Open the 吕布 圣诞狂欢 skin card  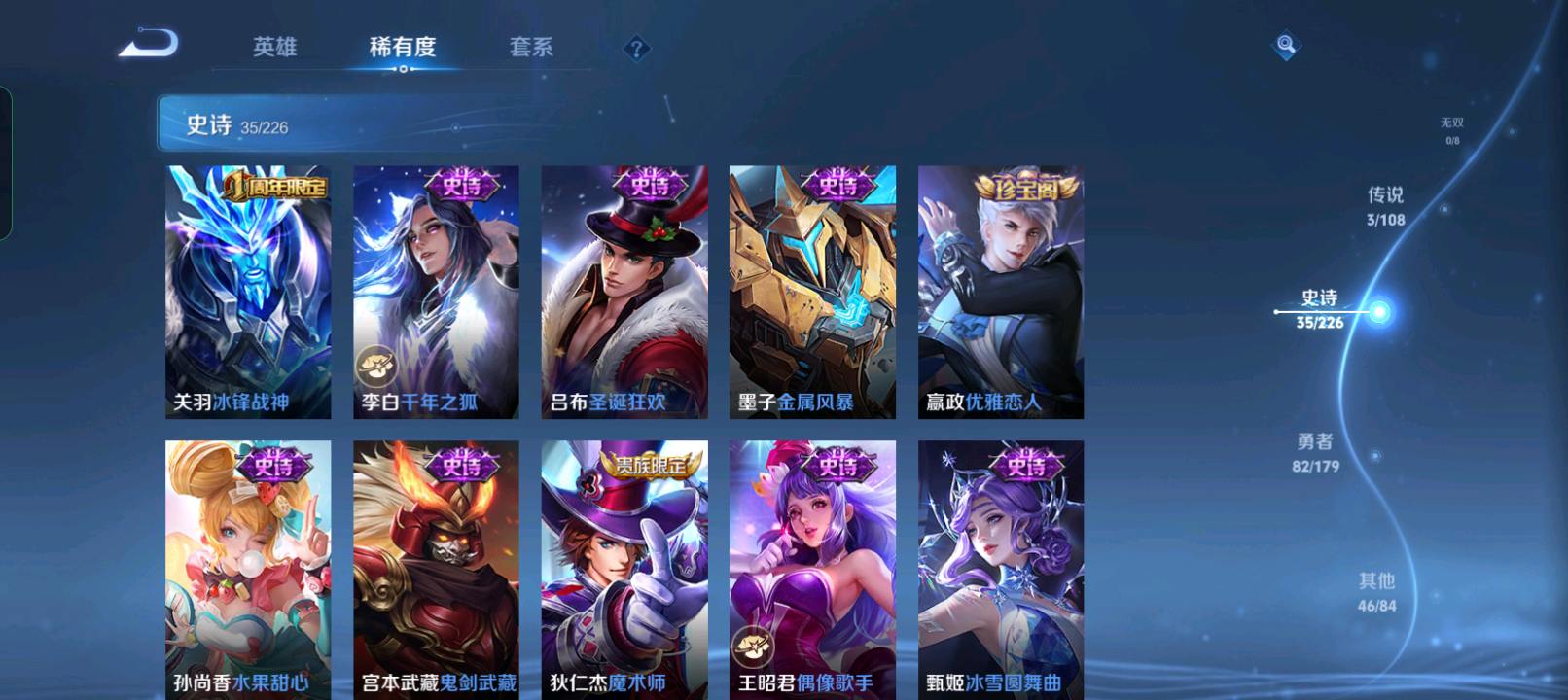tap(624, 292)
